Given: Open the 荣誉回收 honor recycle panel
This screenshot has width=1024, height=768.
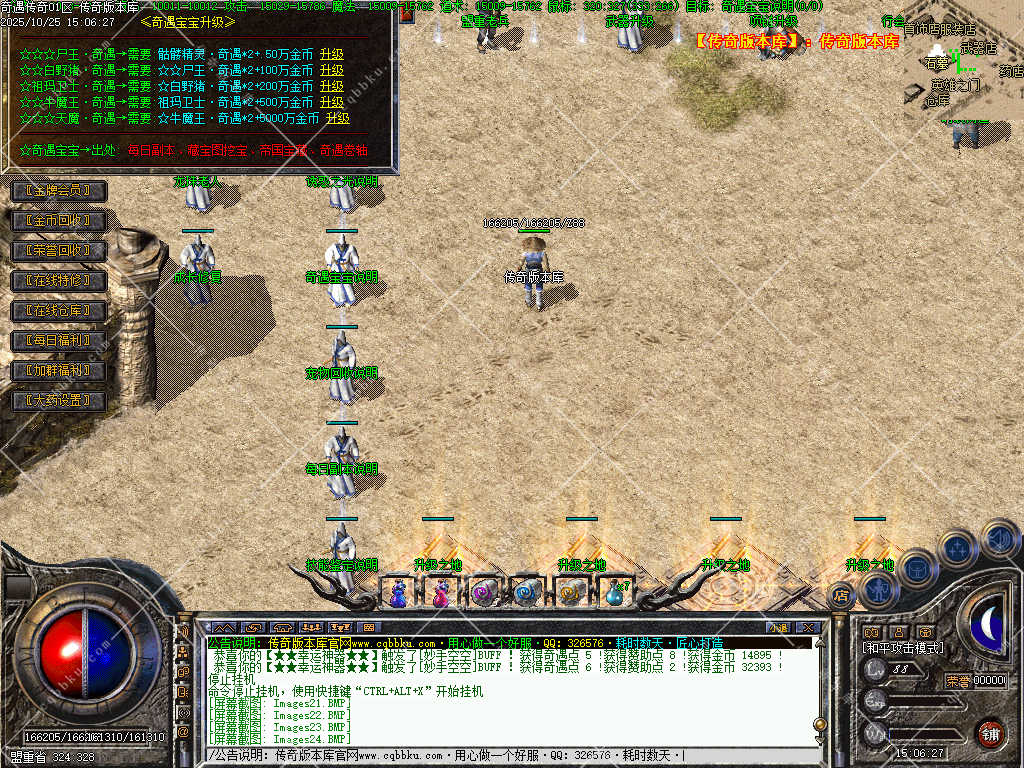Looking at the screenshot, I should tap(57, 250).
